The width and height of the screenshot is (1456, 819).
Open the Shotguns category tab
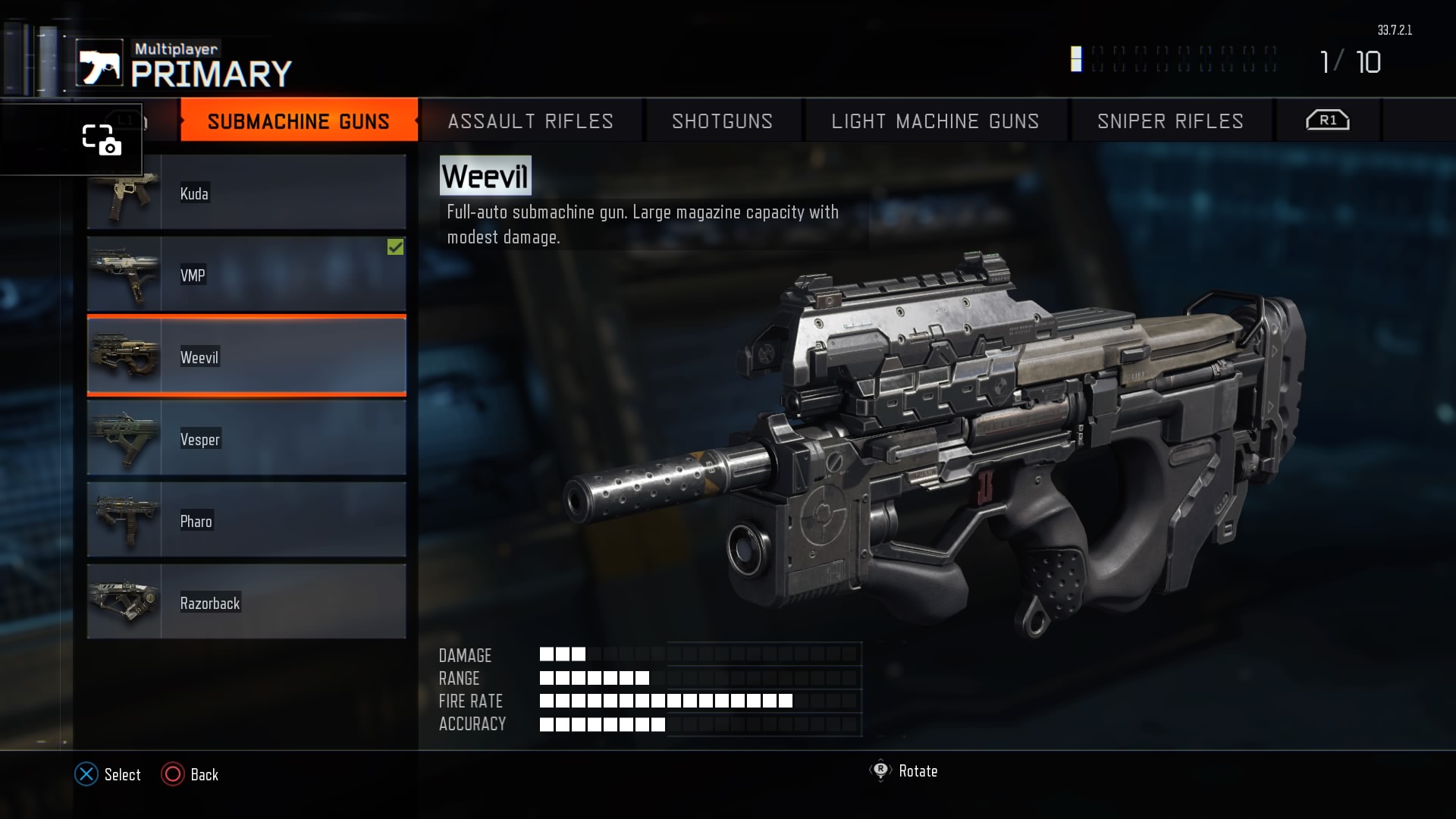(x=722, y=121)
